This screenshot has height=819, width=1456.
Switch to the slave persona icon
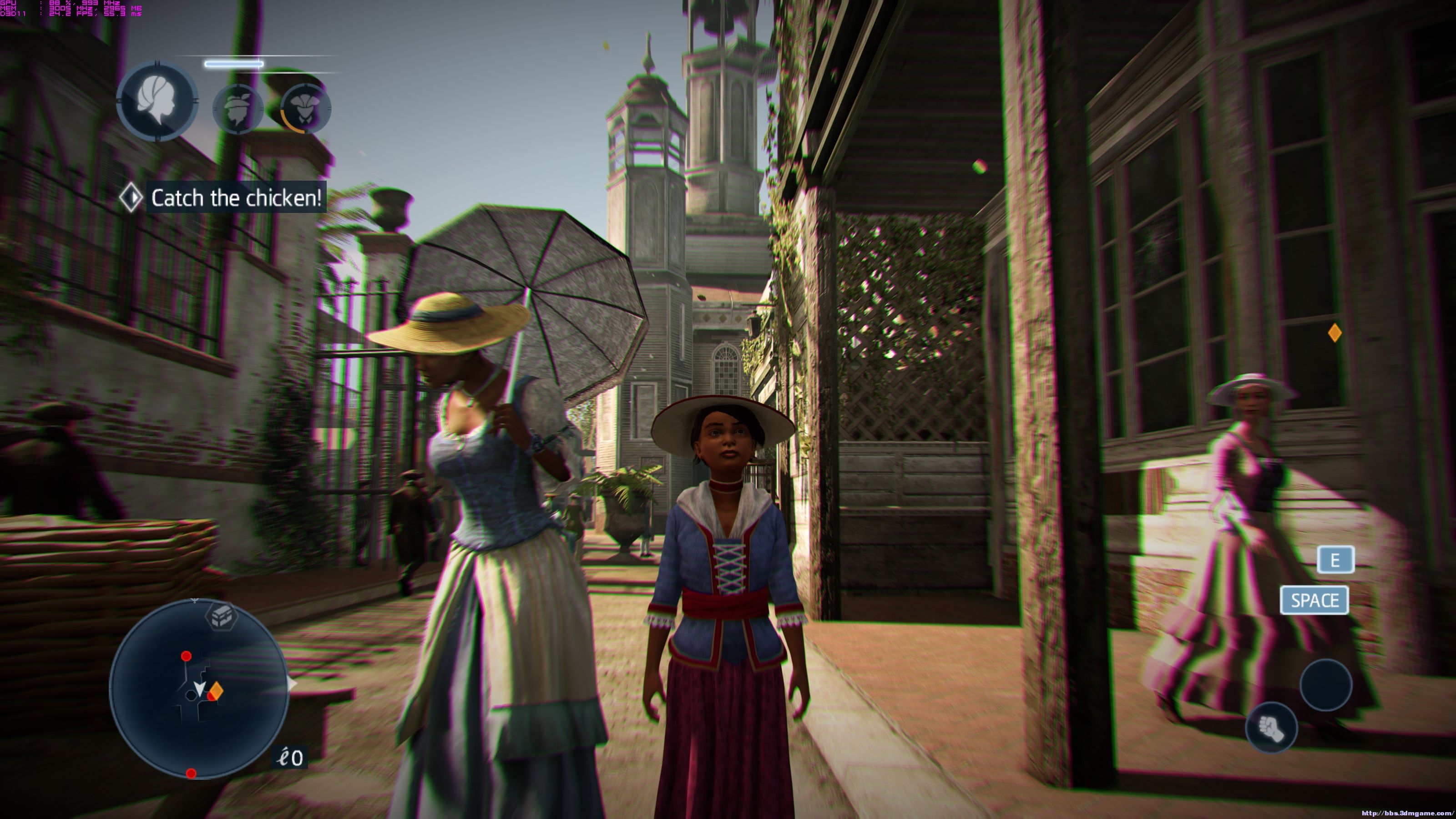(x=238, y=109)
